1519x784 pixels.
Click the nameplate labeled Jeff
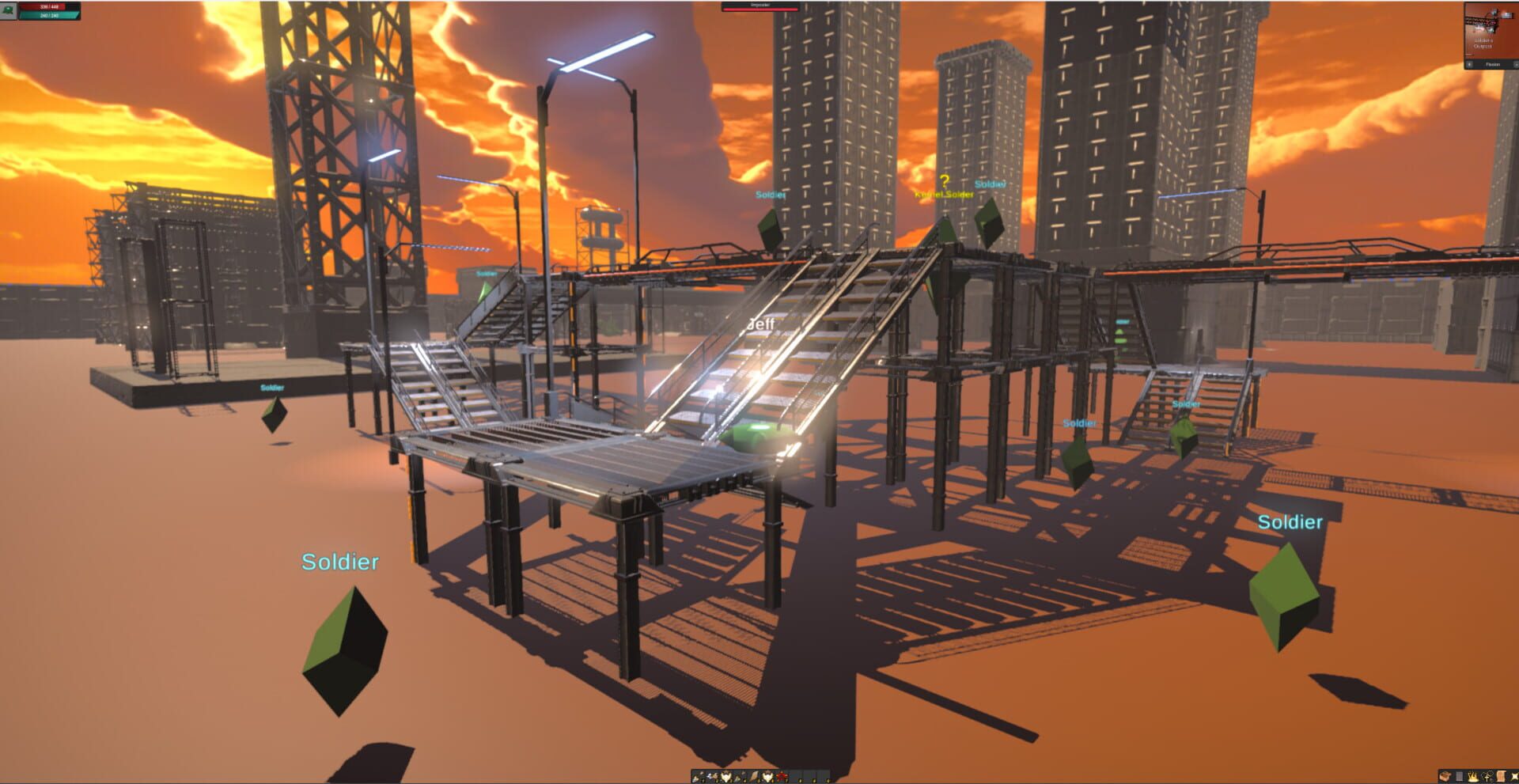pos(759,324)
